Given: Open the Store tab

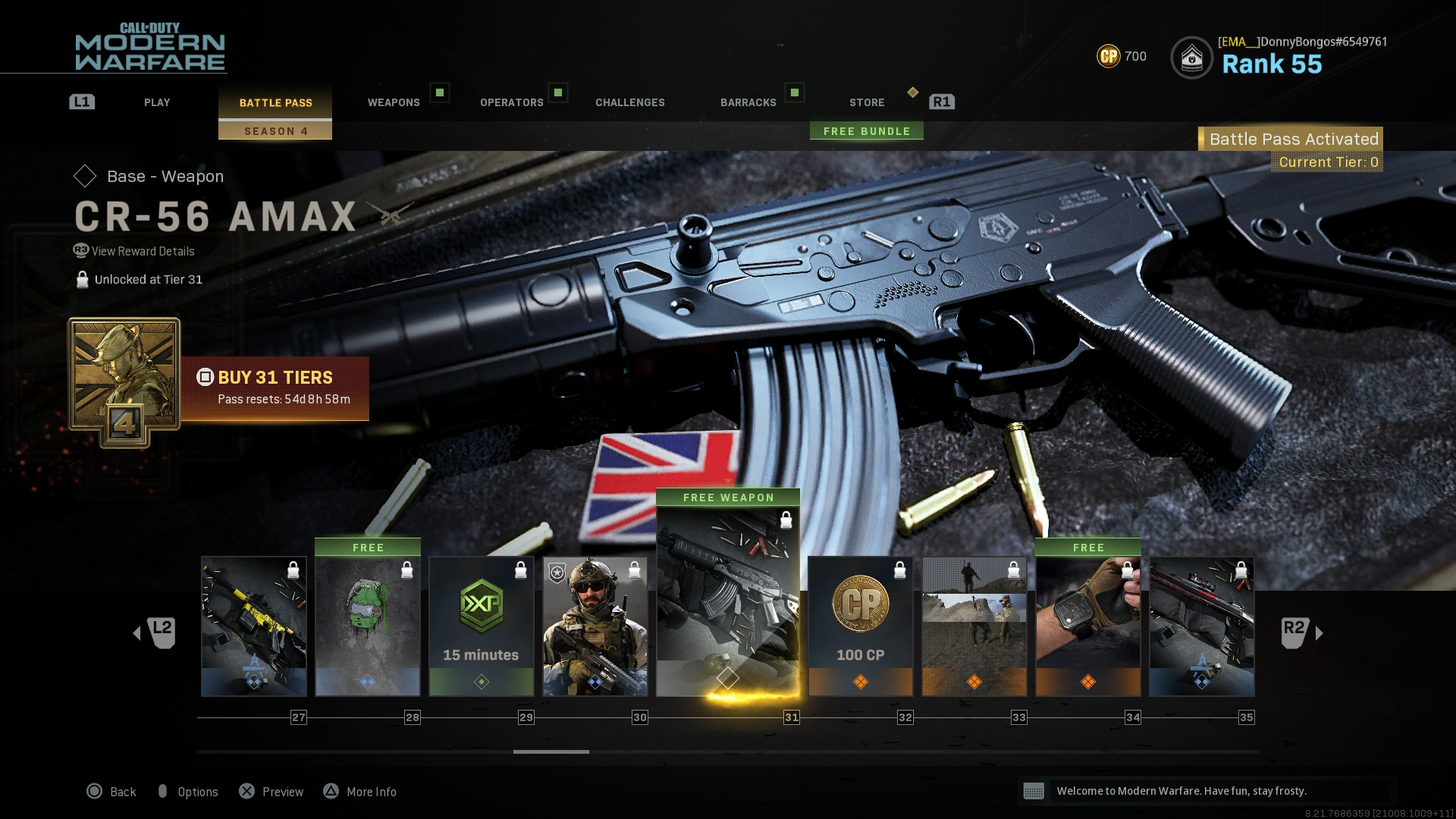Looking at the screenshot, I should tap(866, 102).
